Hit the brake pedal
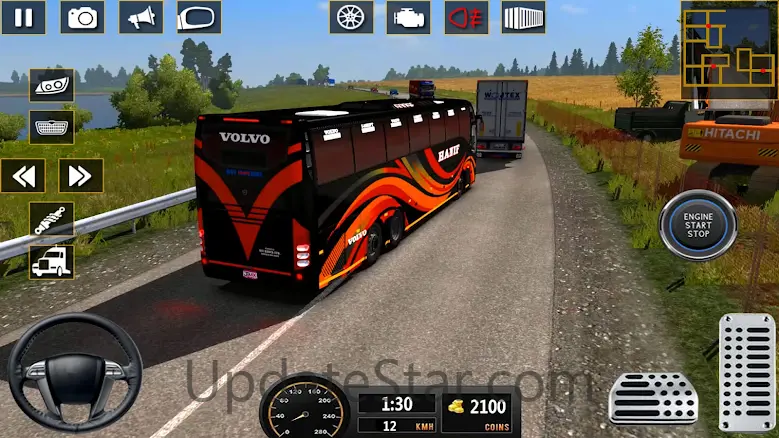 tap(653, 398)
